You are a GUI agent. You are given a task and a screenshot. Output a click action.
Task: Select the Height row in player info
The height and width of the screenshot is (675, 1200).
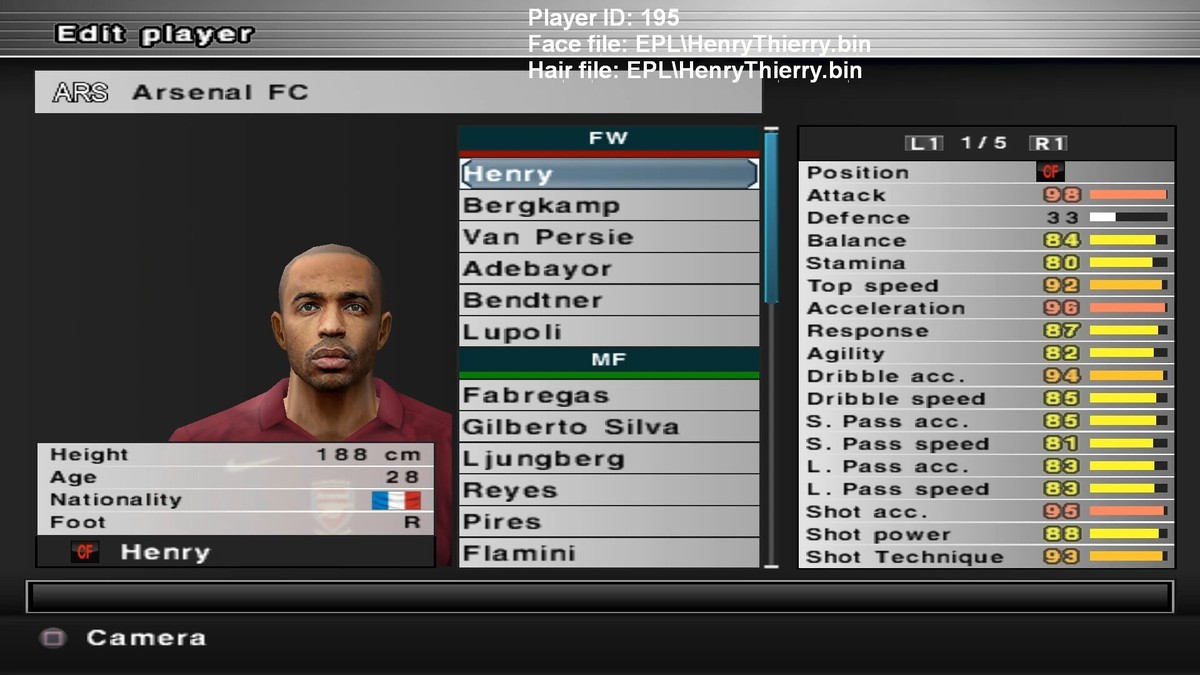tap(236, 455)
